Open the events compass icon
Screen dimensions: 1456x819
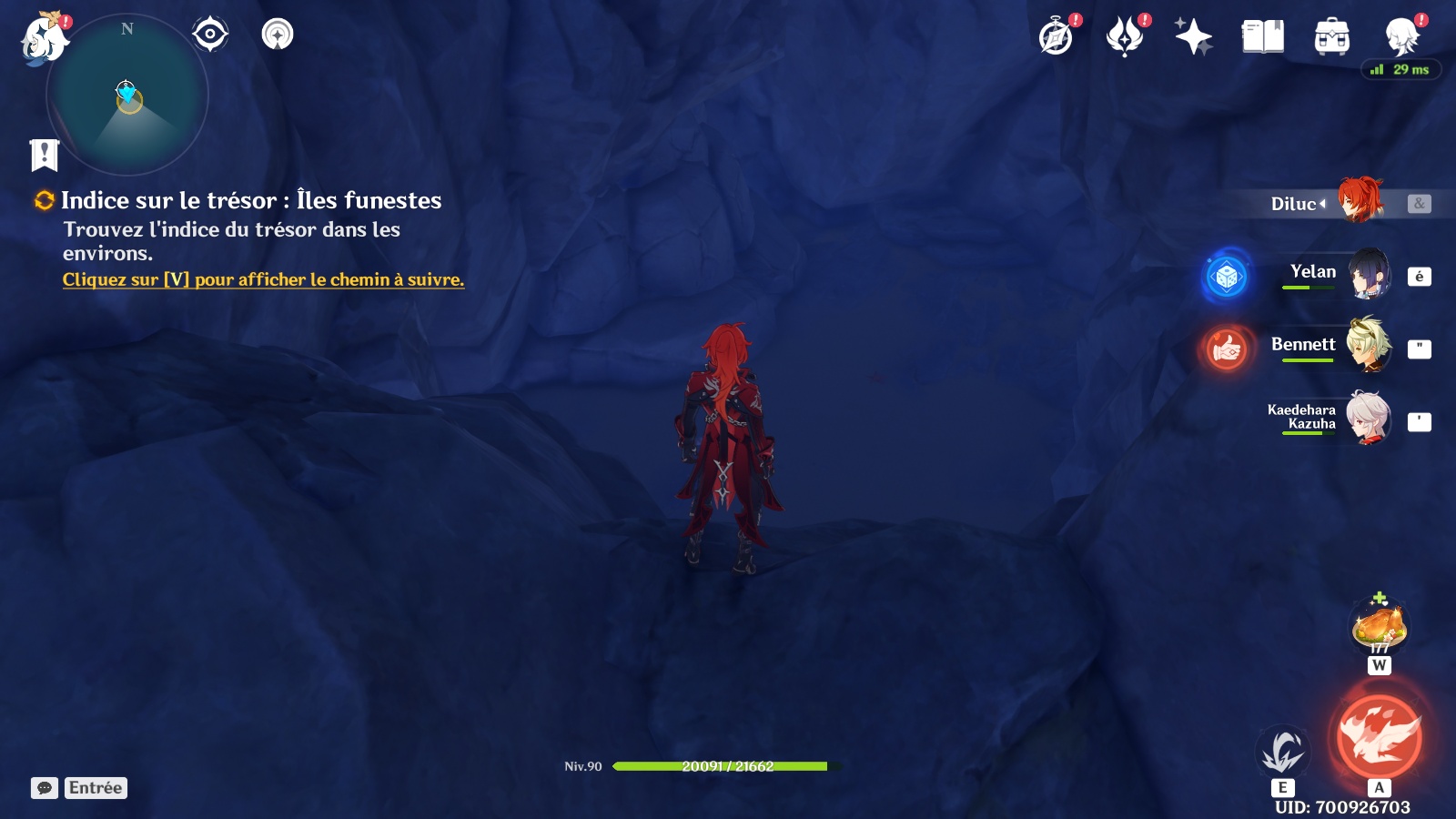[1057, 37]
